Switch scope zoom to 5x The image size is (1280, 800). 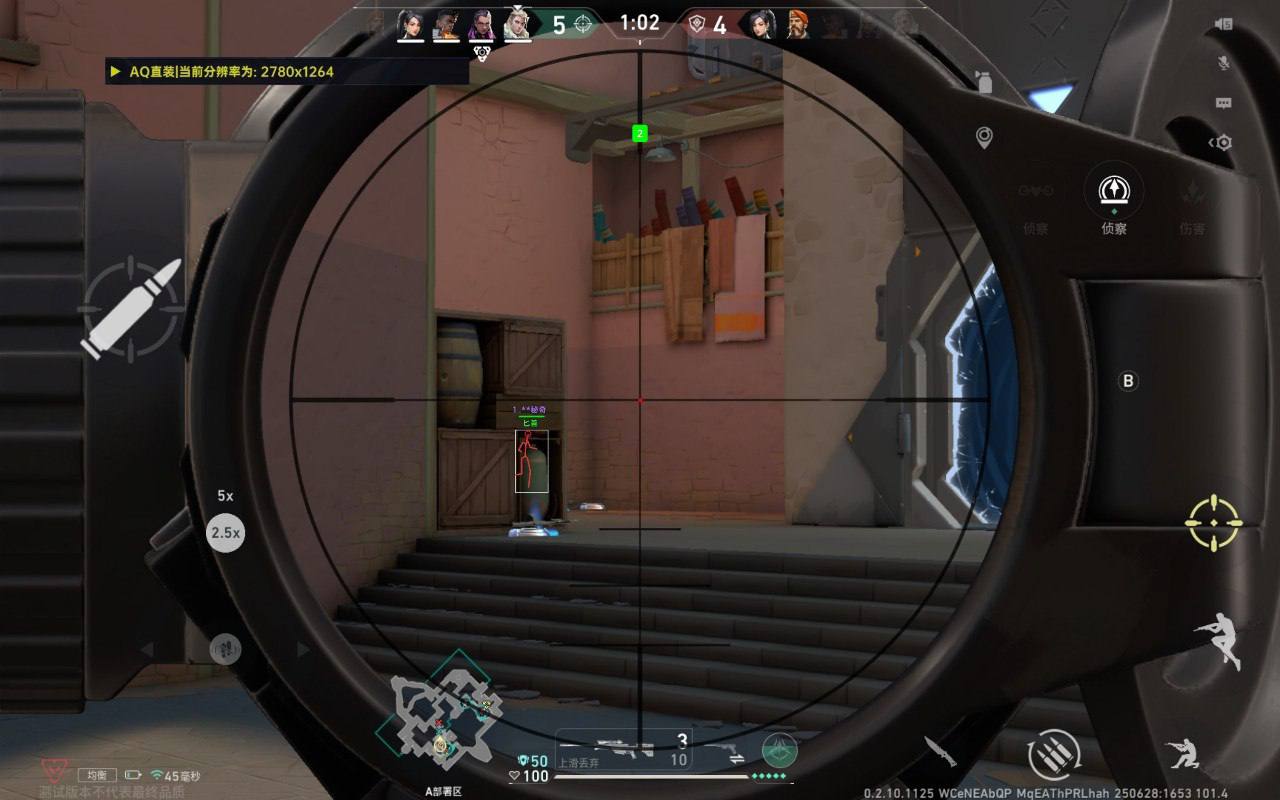(225, 496)
